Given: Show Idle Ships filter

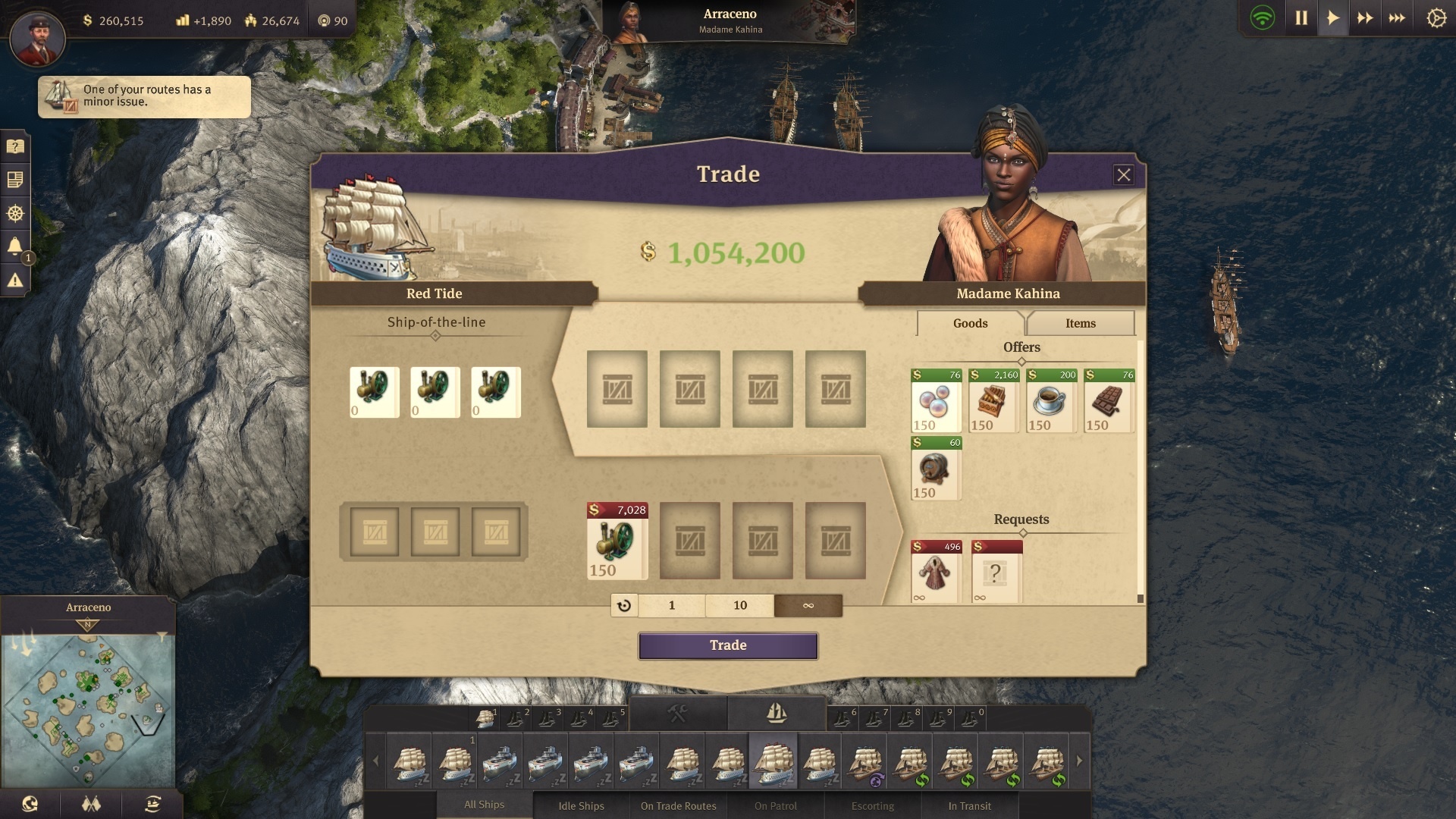Looking at the screenshot, I should 581,805.
